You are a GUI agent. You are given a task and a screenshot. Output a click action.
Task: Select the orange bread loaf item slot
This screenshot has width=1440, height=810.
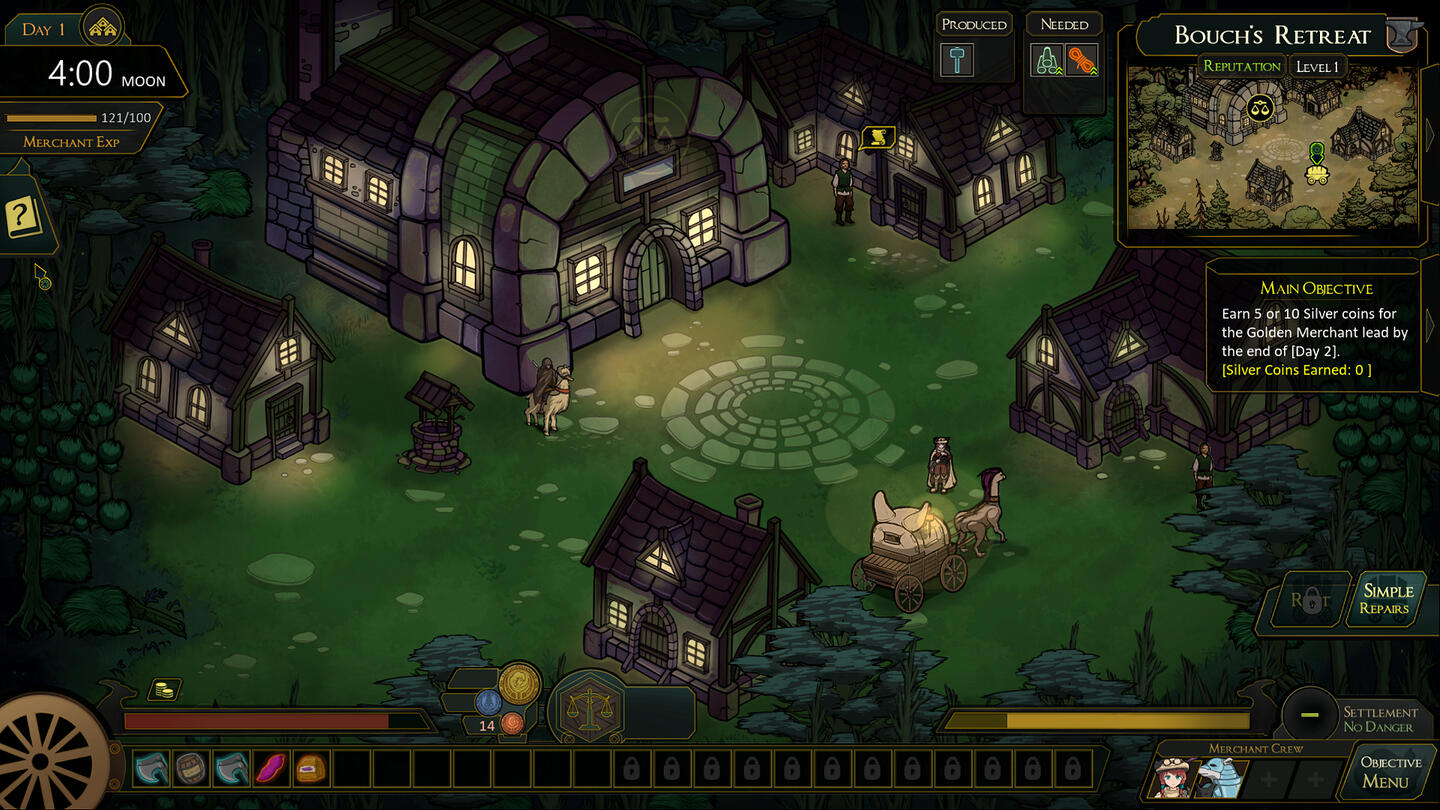[x=311, y=768]
